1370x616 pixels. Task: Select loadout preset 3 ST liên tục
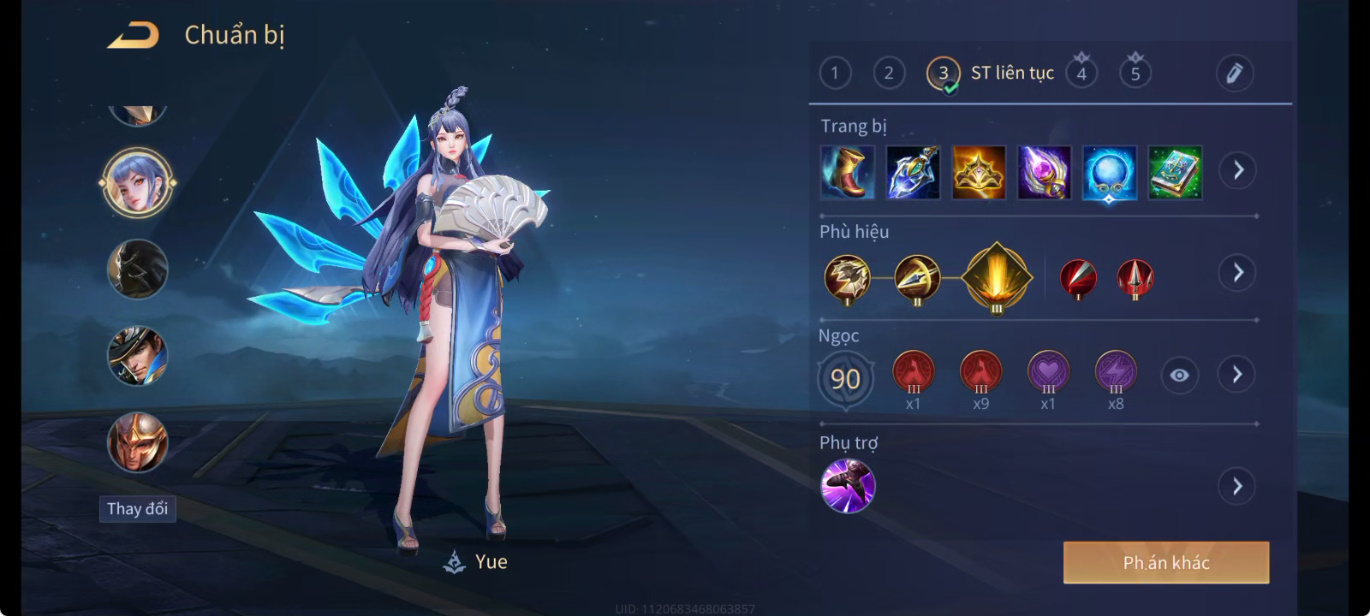pyautogui.click(x=943, y=73)
